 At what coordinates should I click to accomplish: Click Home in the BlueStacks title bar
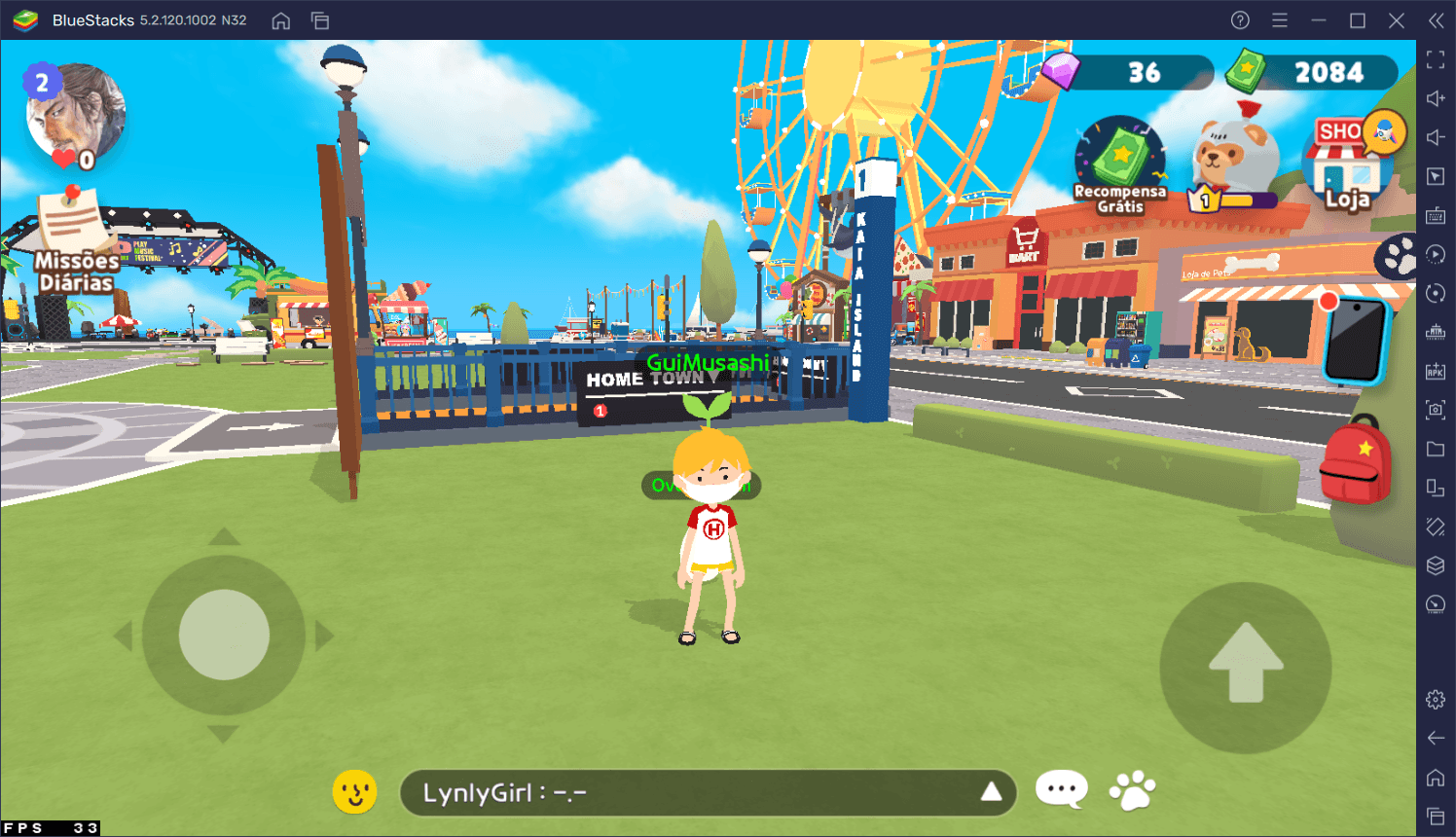click(x=280, y=19)
